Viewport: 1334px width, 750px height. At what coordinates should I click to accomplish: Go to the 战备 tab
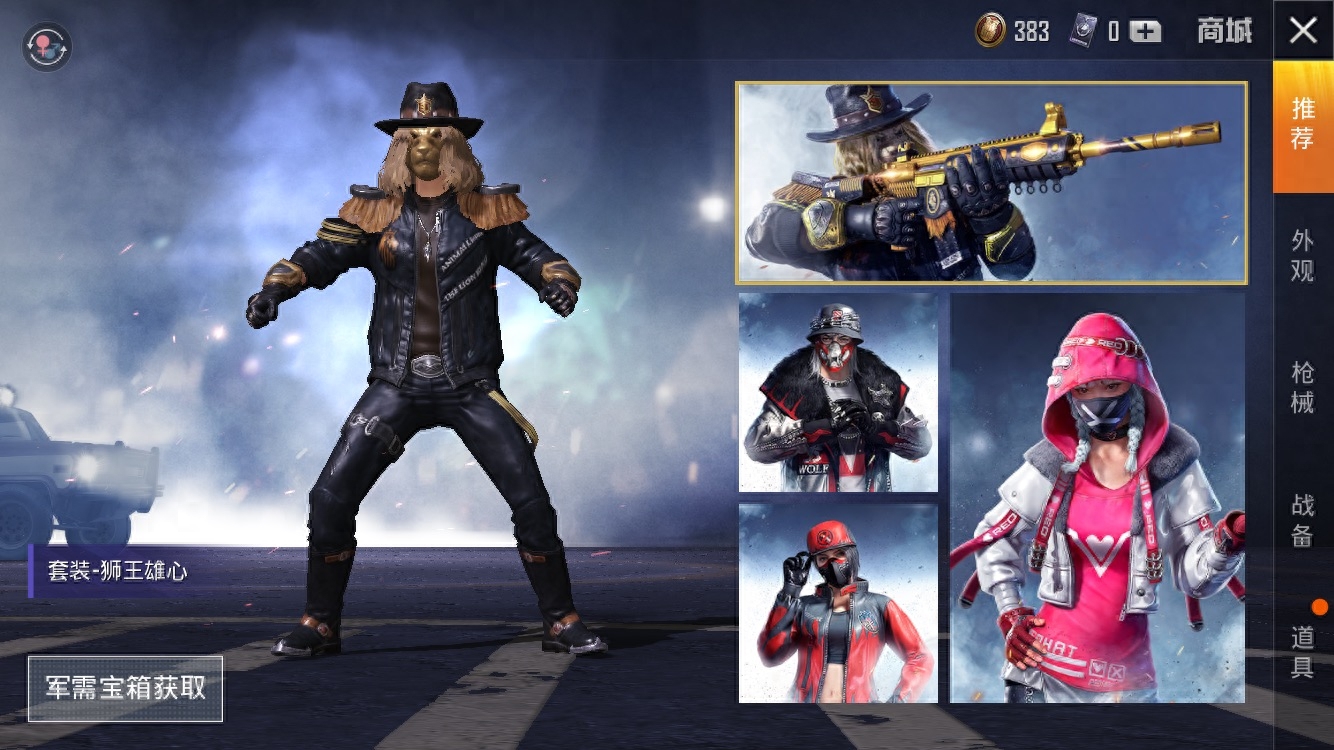tap(1303, 520)
